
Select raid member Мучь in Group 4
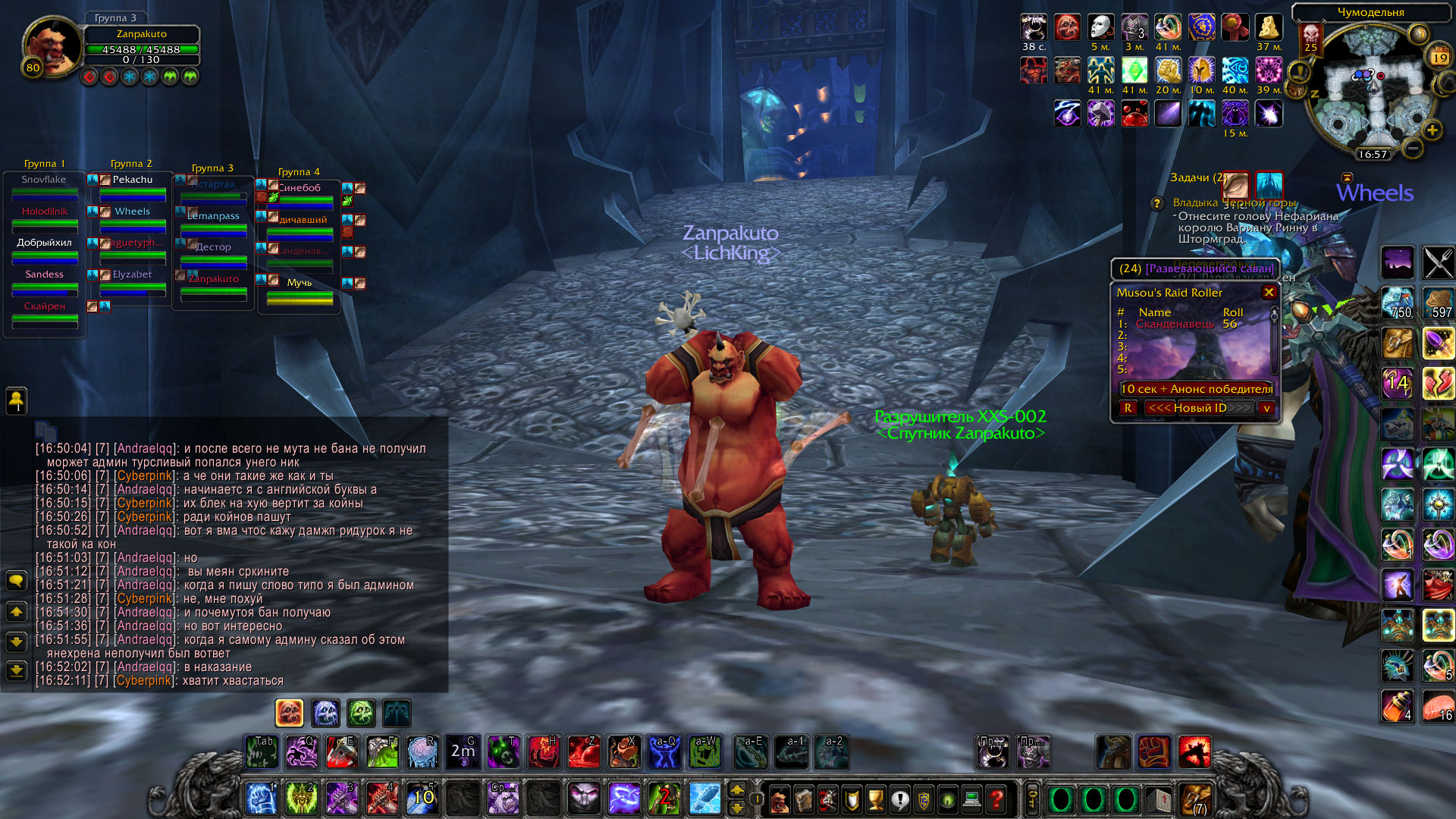tap(300, 282)
